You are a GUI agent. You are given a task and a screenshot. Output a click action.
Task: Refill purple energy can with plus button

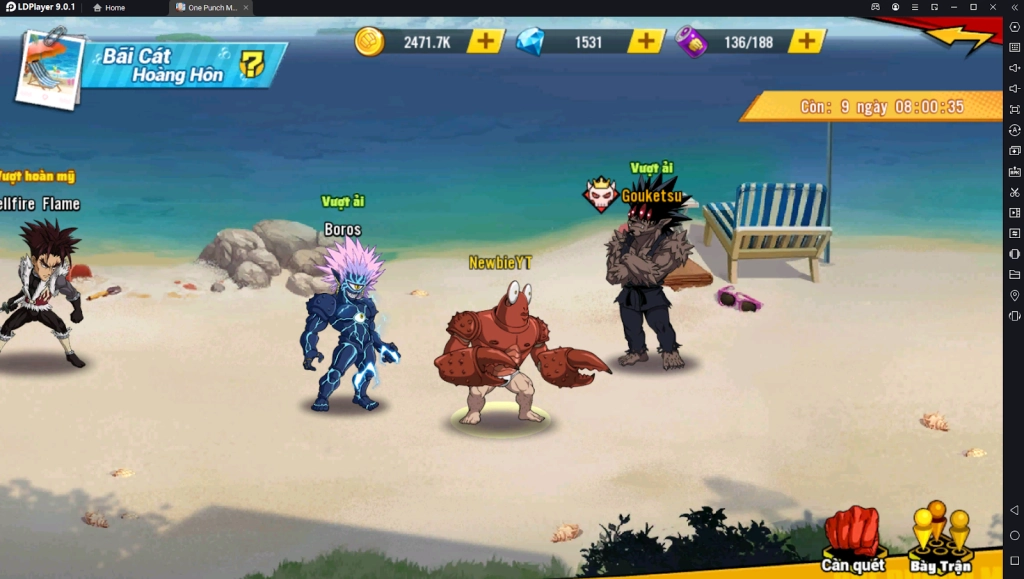pos(806,41)
